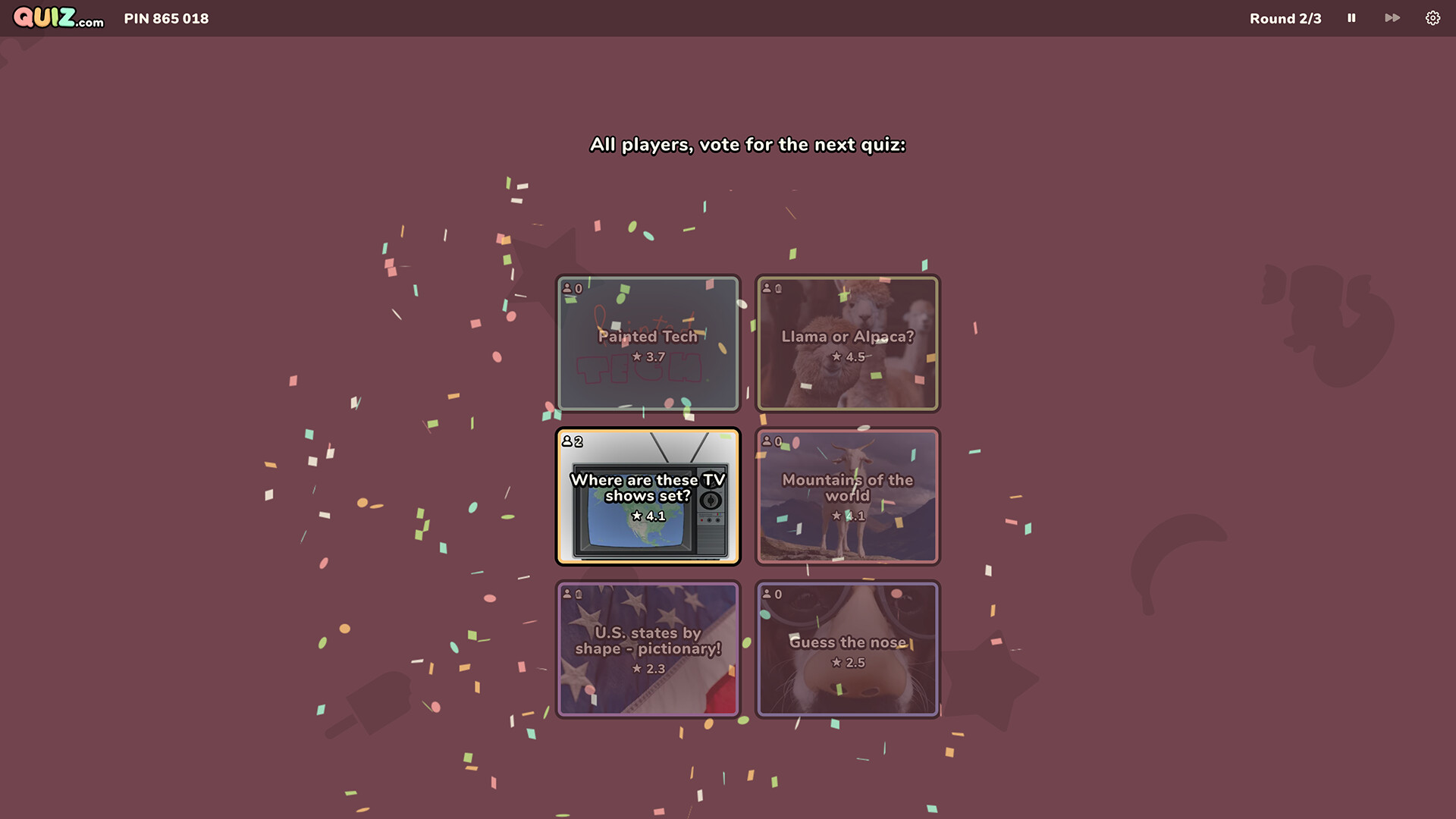Toggle the vote on Where are these TV shows set?
Viewport: 1456px width, 819px height.
(x=648, y=497)
